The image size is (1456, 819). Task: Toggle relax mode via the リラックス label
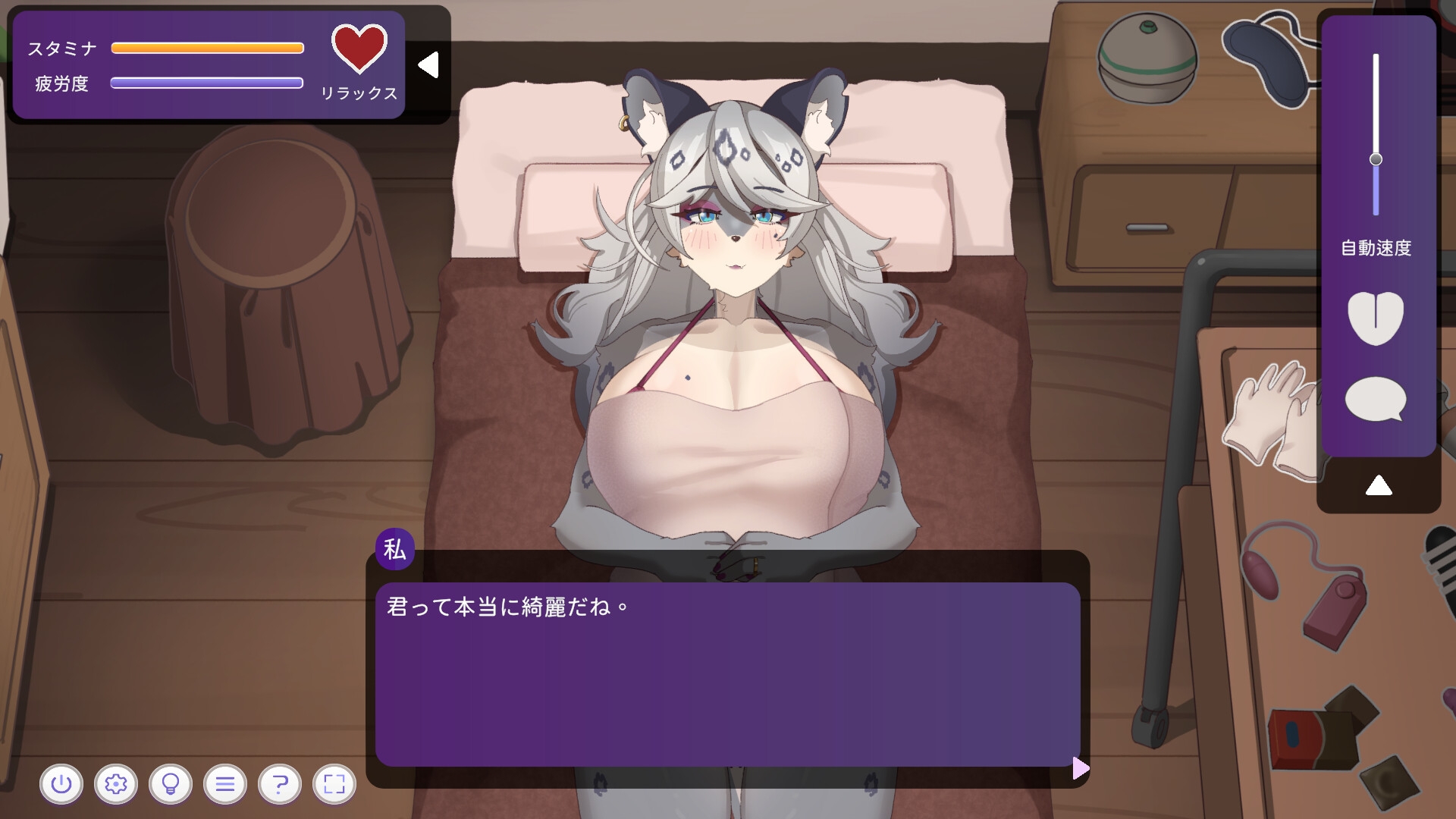359,95
